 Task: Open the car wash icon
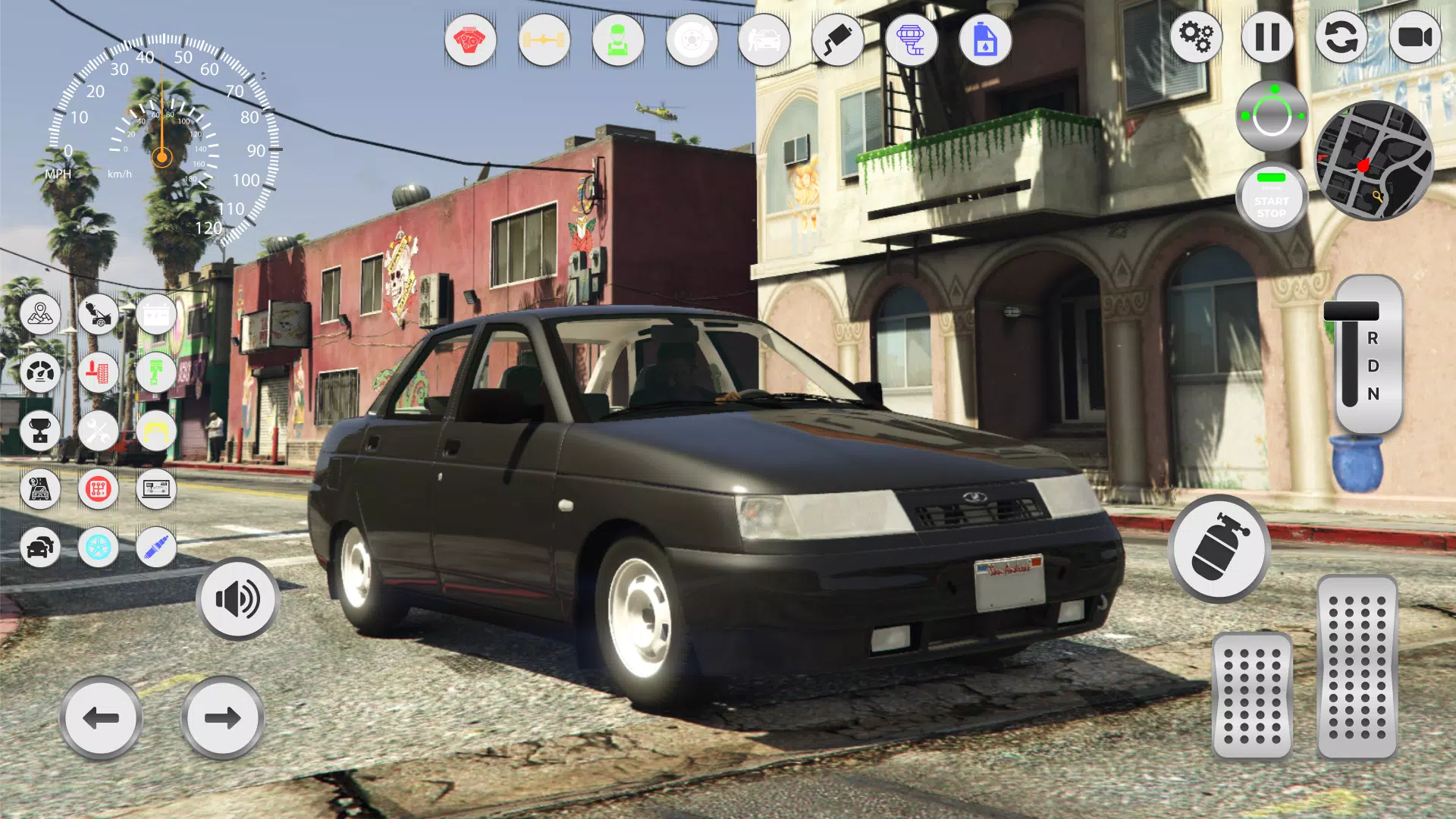(x=764, y=41)
